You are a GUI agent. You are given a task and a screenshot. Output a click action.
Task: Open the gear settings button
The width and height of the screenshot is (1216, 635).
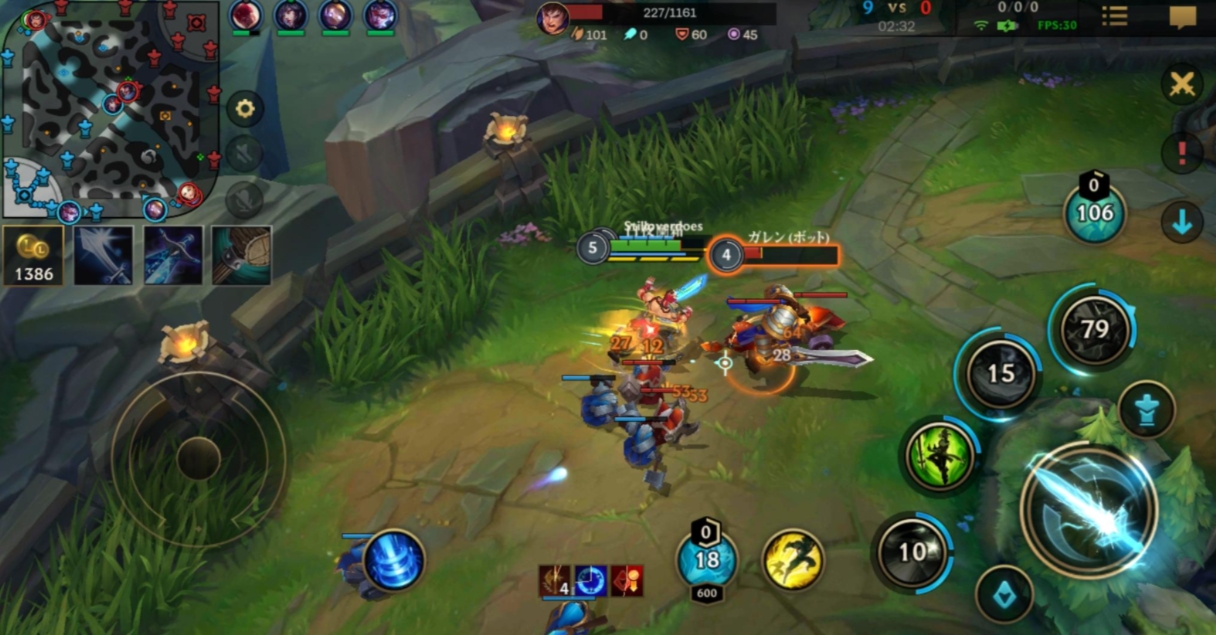coord(245,108)
